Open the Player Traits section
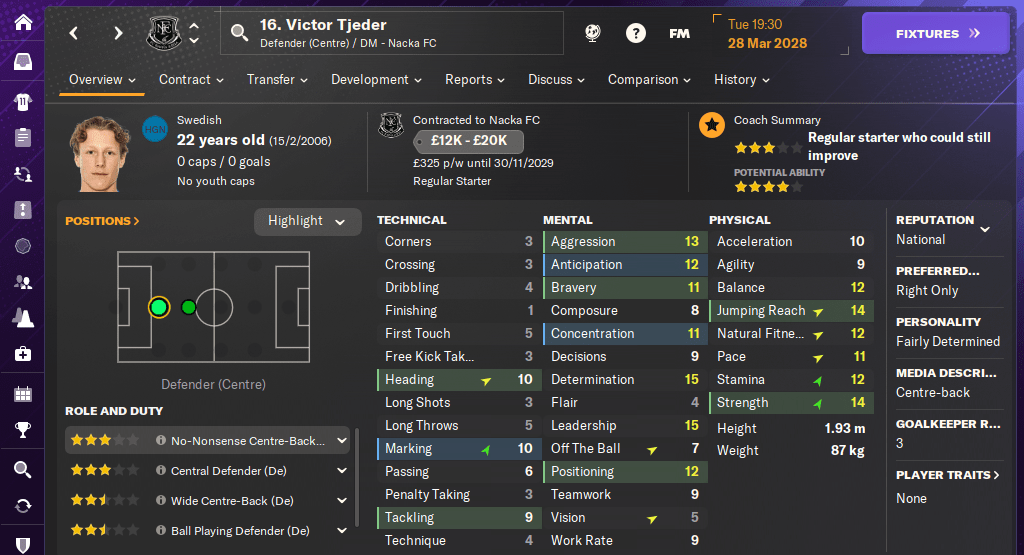The height and width of the screenshot is (555, 1024). pyautogui.click(x=945, y=475)
